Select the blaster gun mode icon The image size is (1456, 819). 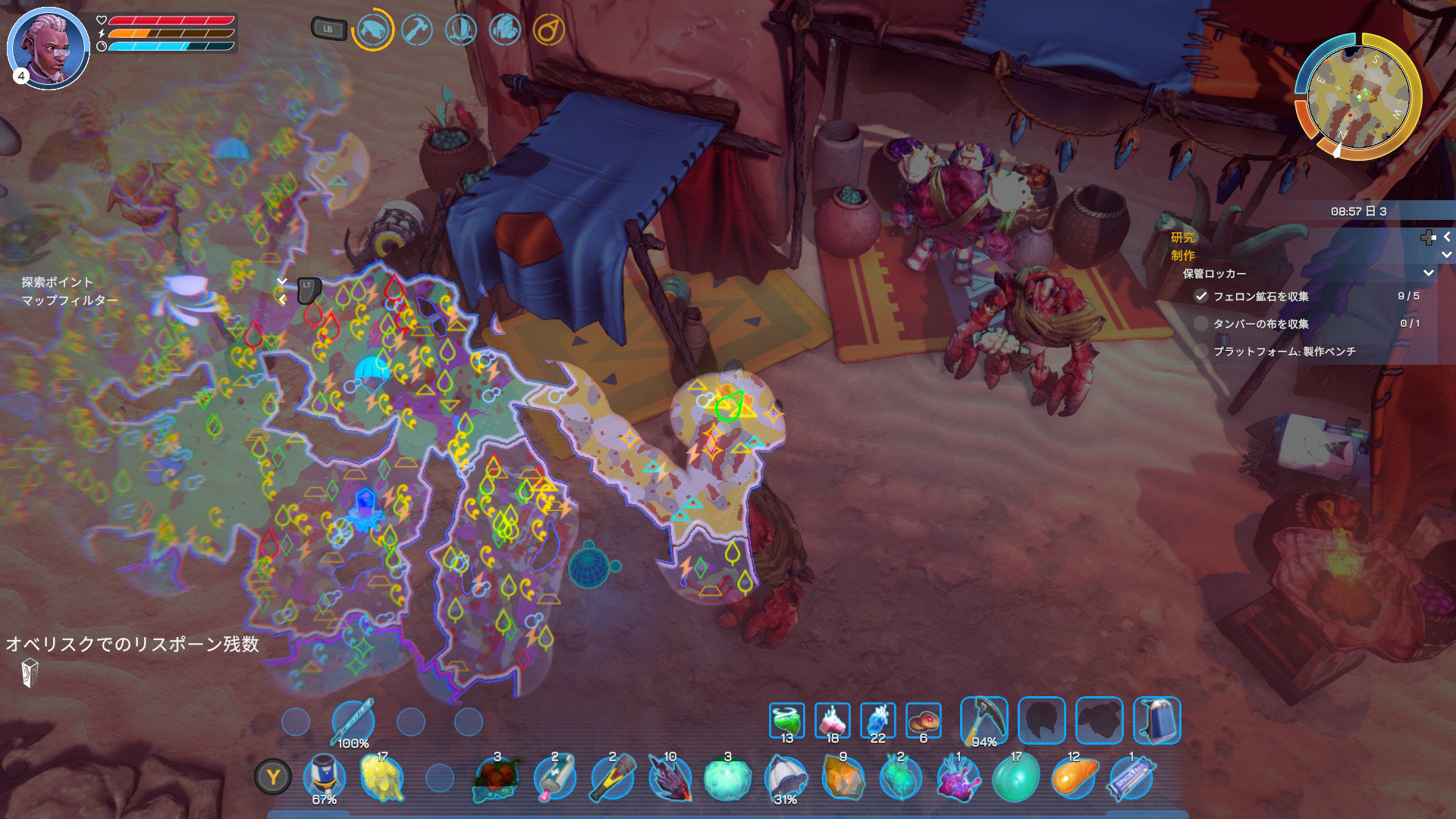[x=372, y=30]
